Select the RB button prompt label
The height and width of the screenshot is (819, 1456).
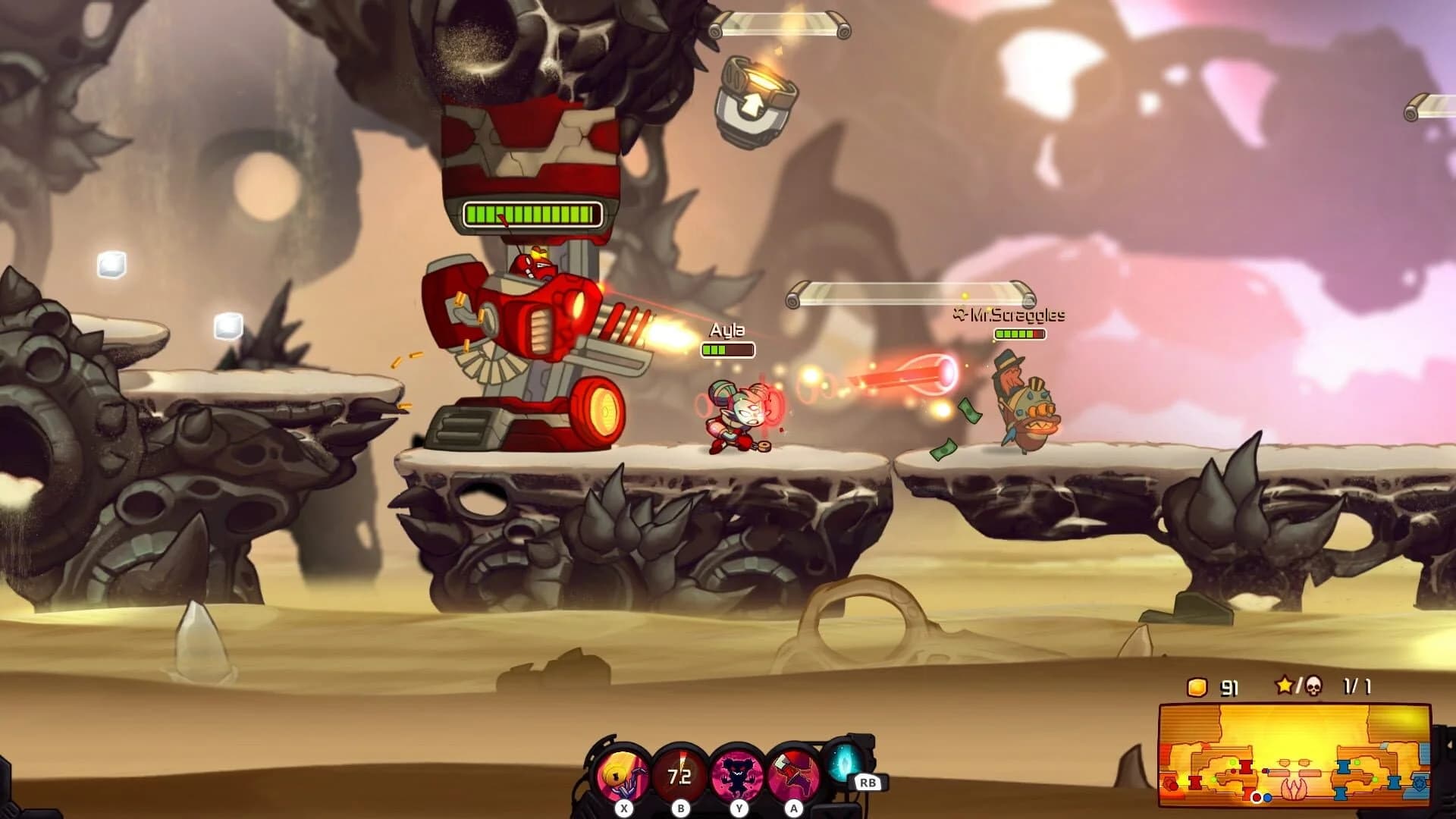pos(870,783)
